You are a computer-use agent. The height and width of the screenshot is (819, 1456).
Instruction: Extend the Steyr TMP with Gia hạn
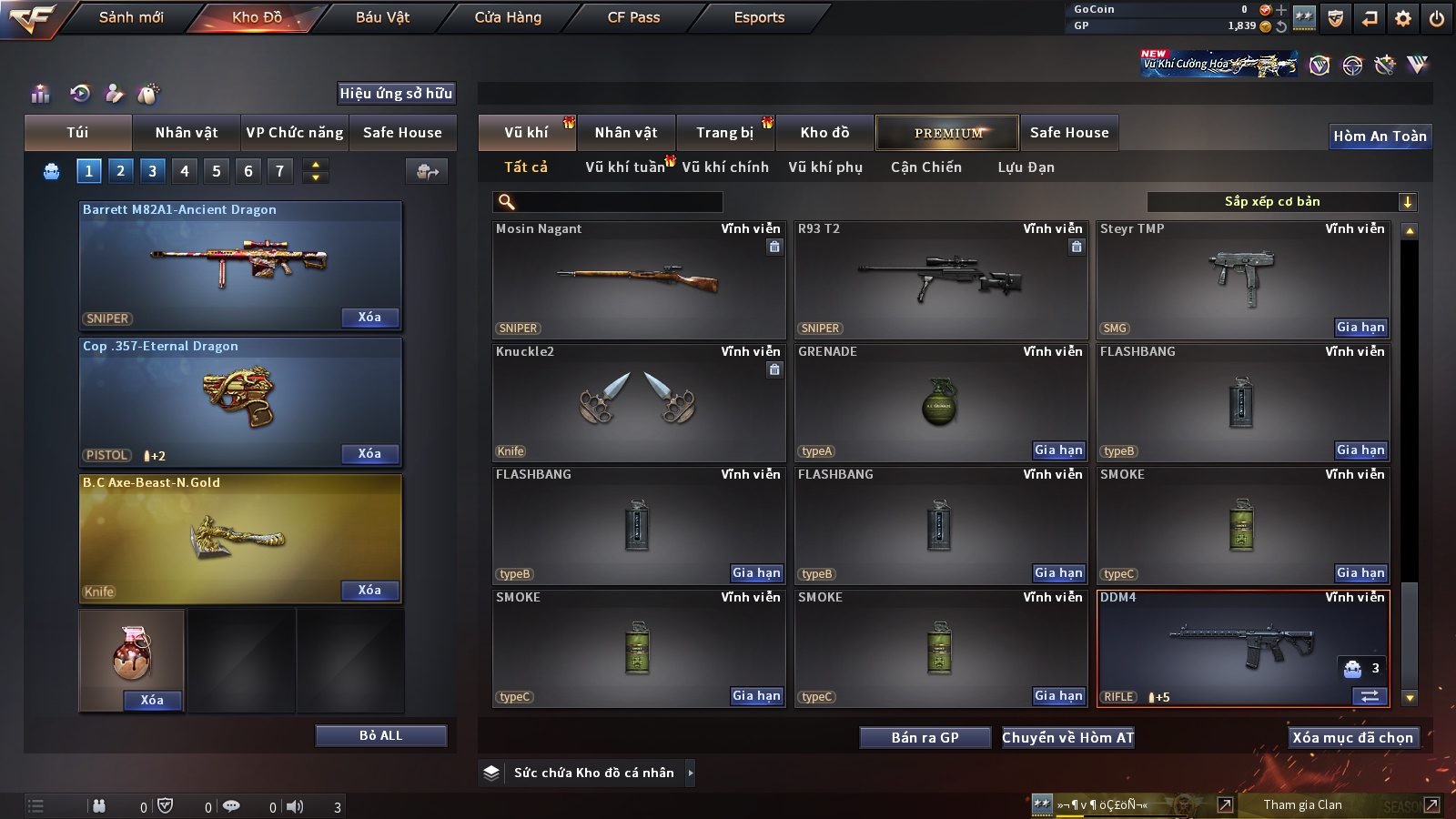click(1360, 328)
